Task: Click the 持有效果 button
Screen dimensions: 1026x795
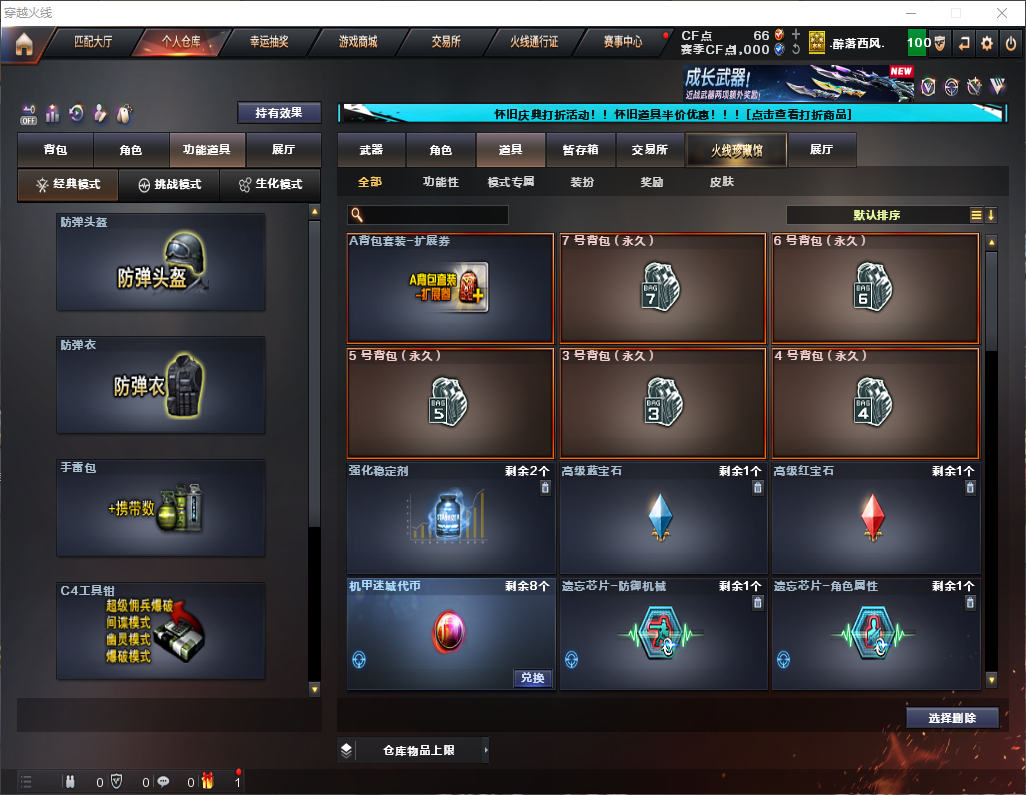Action: (x=279, y=113)
